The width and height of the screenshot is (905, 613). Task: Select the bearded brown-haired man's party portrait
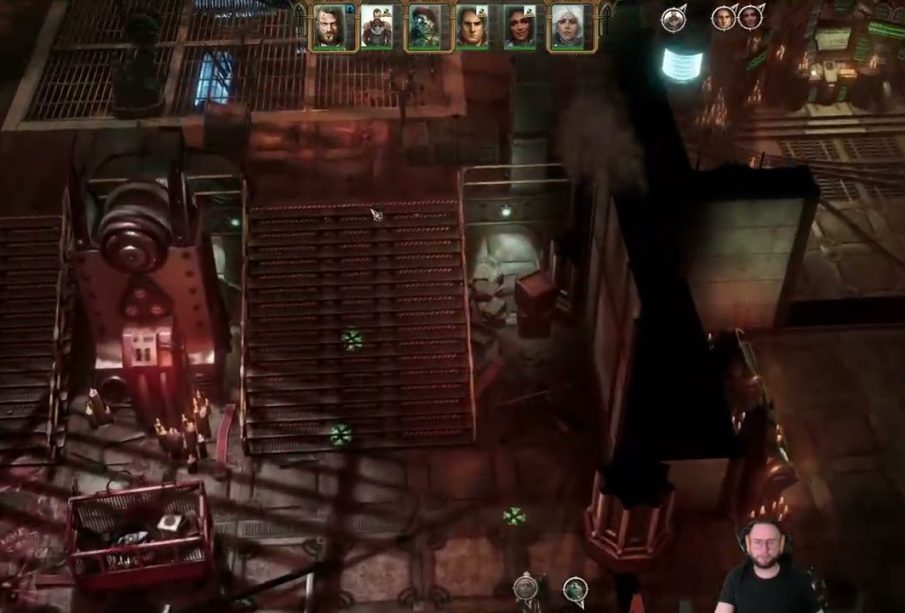tap(329, 27)
